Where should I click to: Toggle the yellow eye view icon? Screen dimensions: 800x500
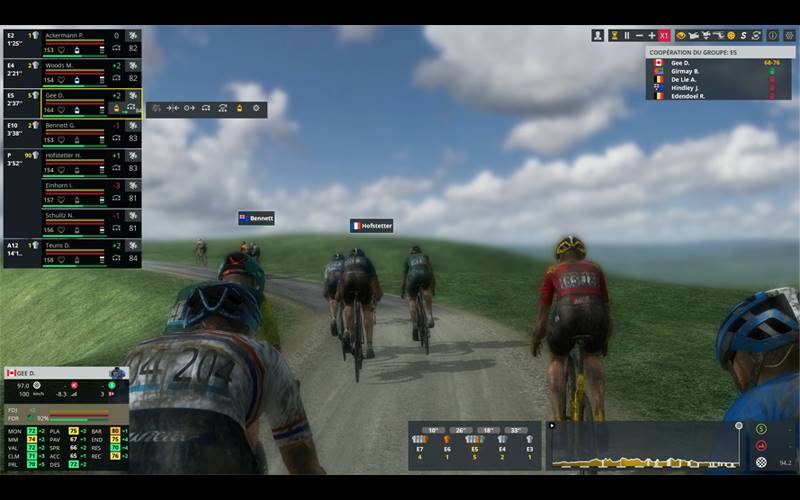(681, 35)
